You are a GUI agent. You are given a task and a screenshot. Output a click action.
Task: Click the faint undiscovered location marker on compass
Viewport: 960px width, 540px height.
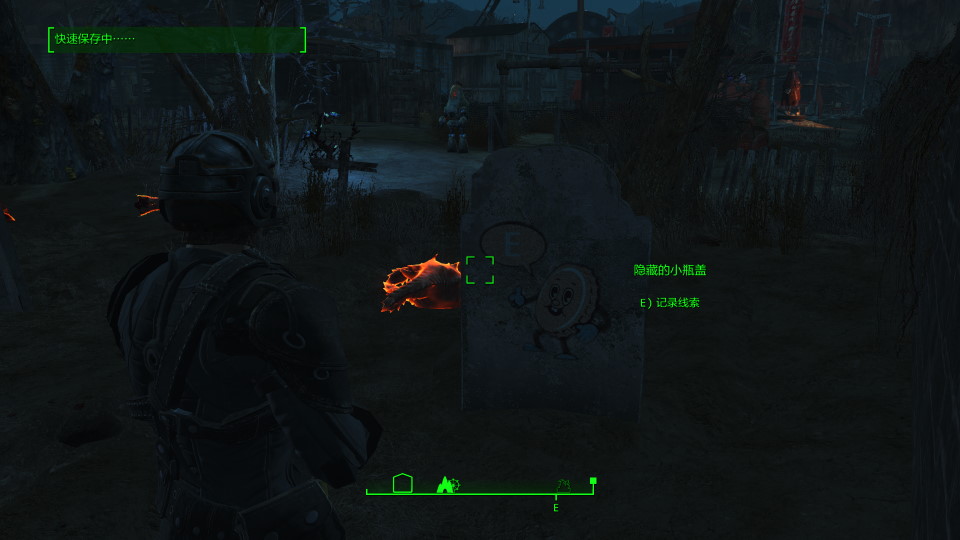click(x=563, y=485)
